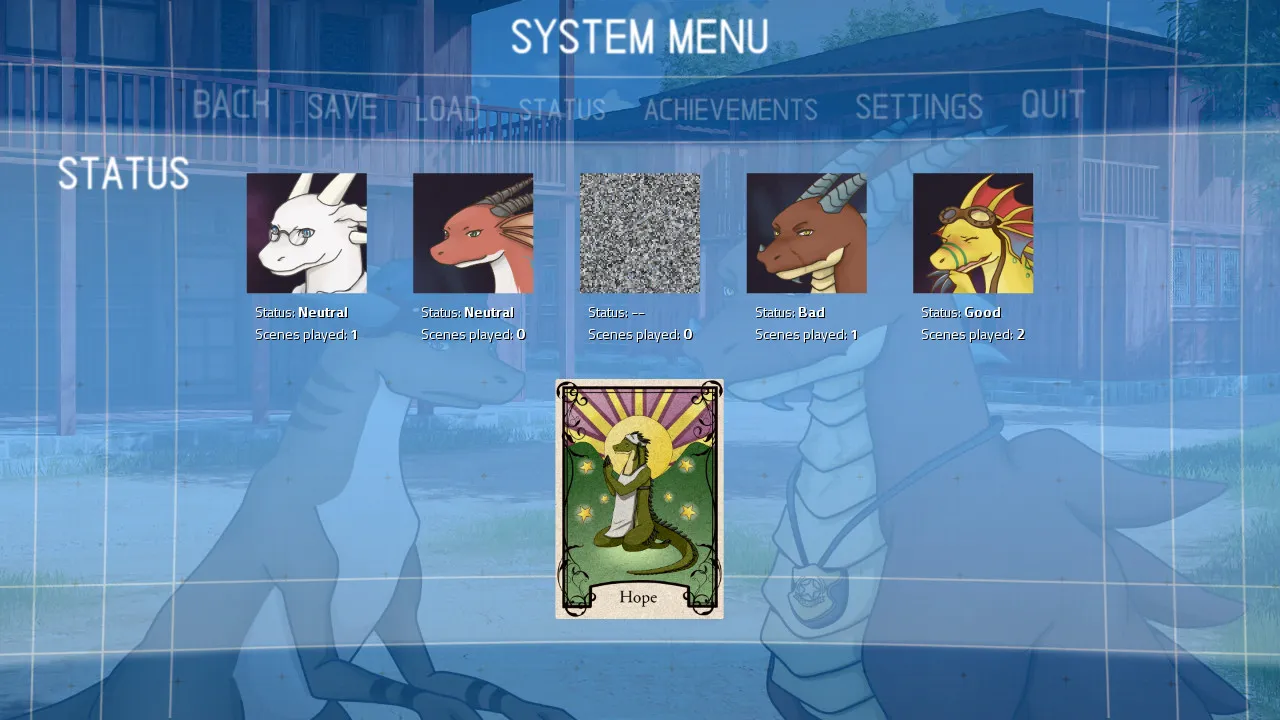Open the LOAD menu

pyautogui.click(x=447, y=108)
